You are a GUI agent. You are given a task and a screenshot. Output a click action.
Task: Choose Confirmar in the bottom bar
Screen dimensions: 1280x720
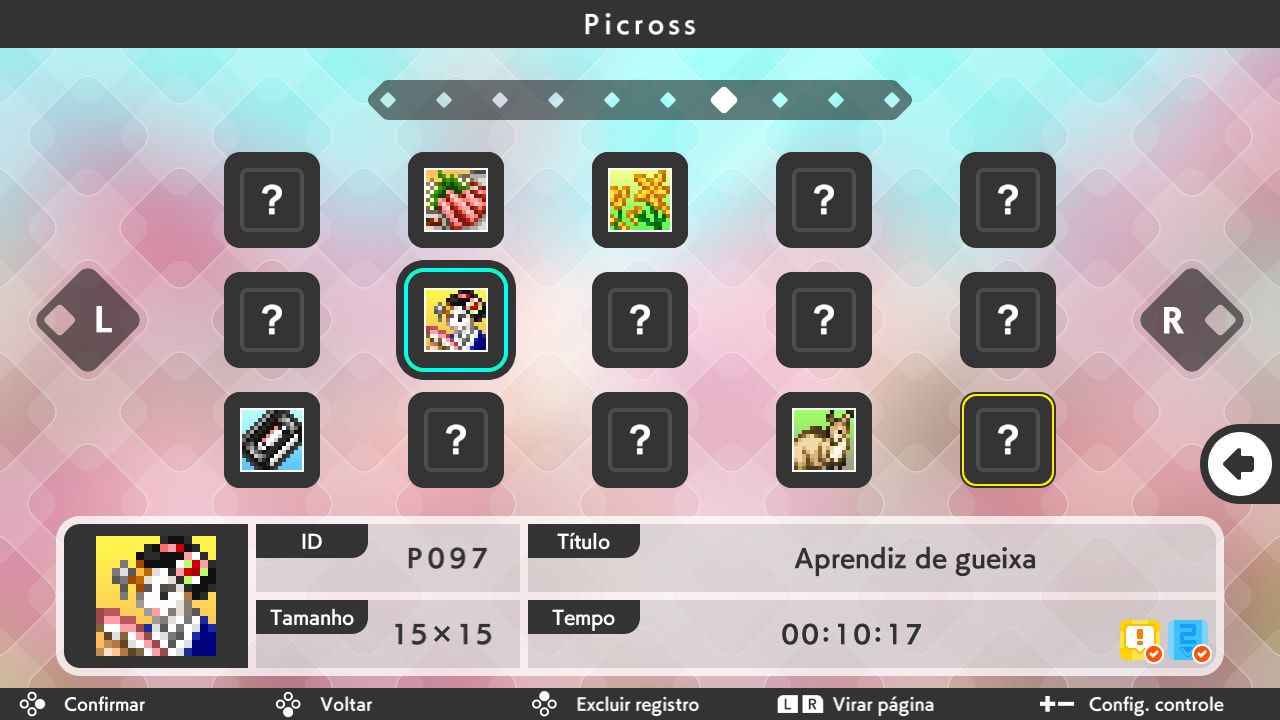pyautogui.click(x=103, y=704)
